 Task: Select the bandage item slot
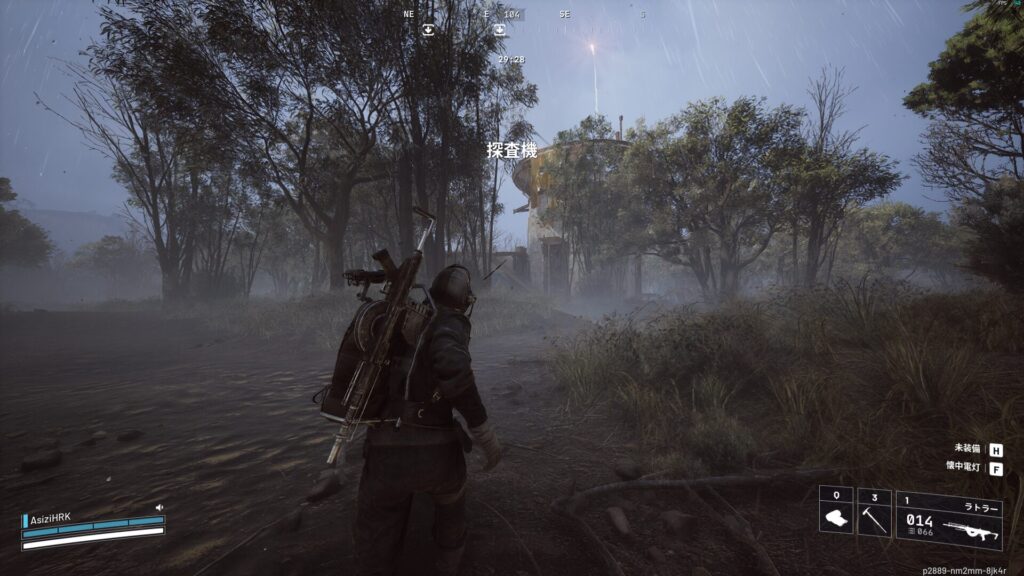click(836, 511)
